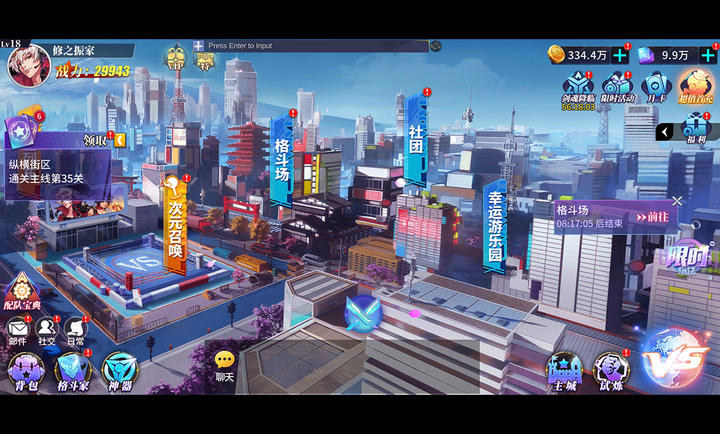720x434 pixels.
Task: Enter the 格斗场 arena building sign
Action: tap(282, 160)
